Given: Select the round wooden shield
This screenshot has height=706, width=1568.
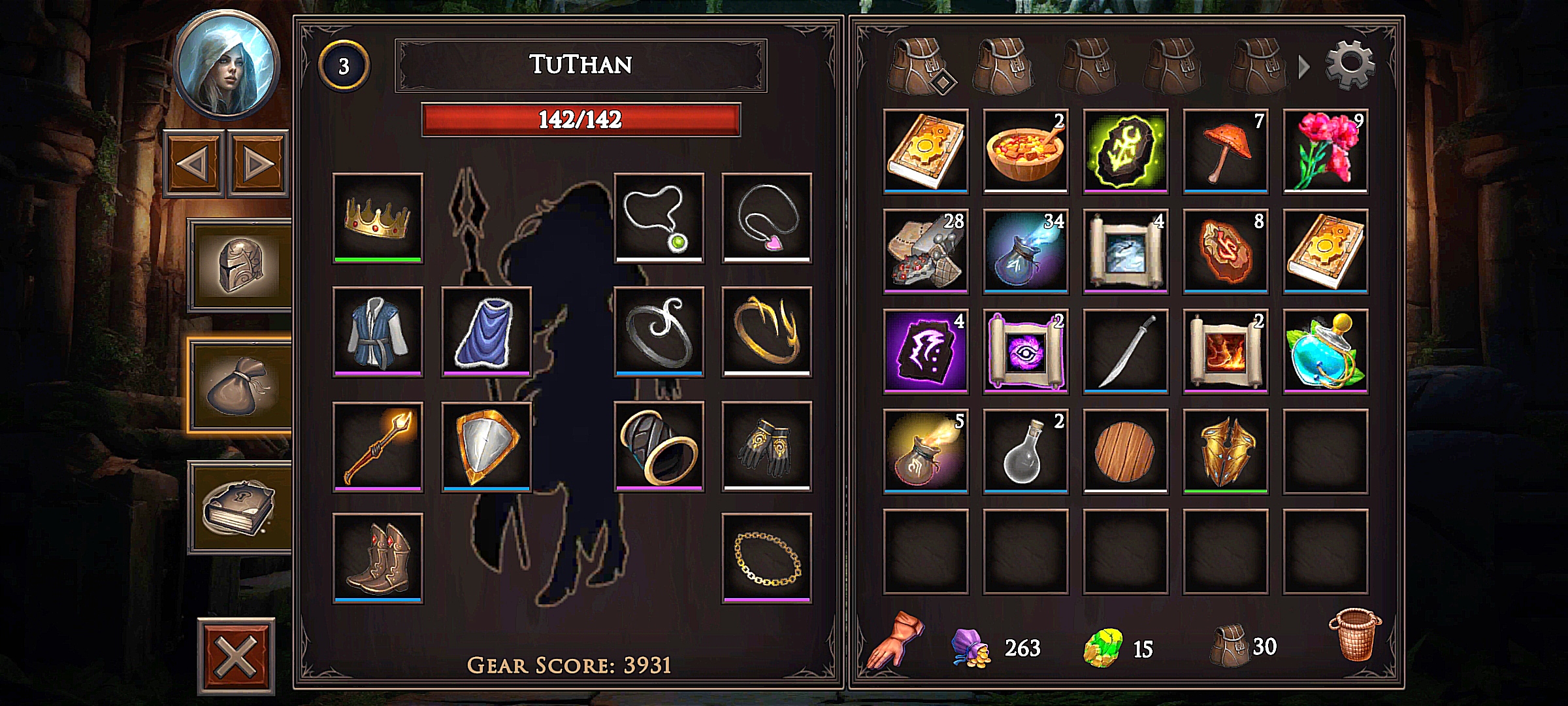Looking at the screenshot, I should click(1125, 451).
